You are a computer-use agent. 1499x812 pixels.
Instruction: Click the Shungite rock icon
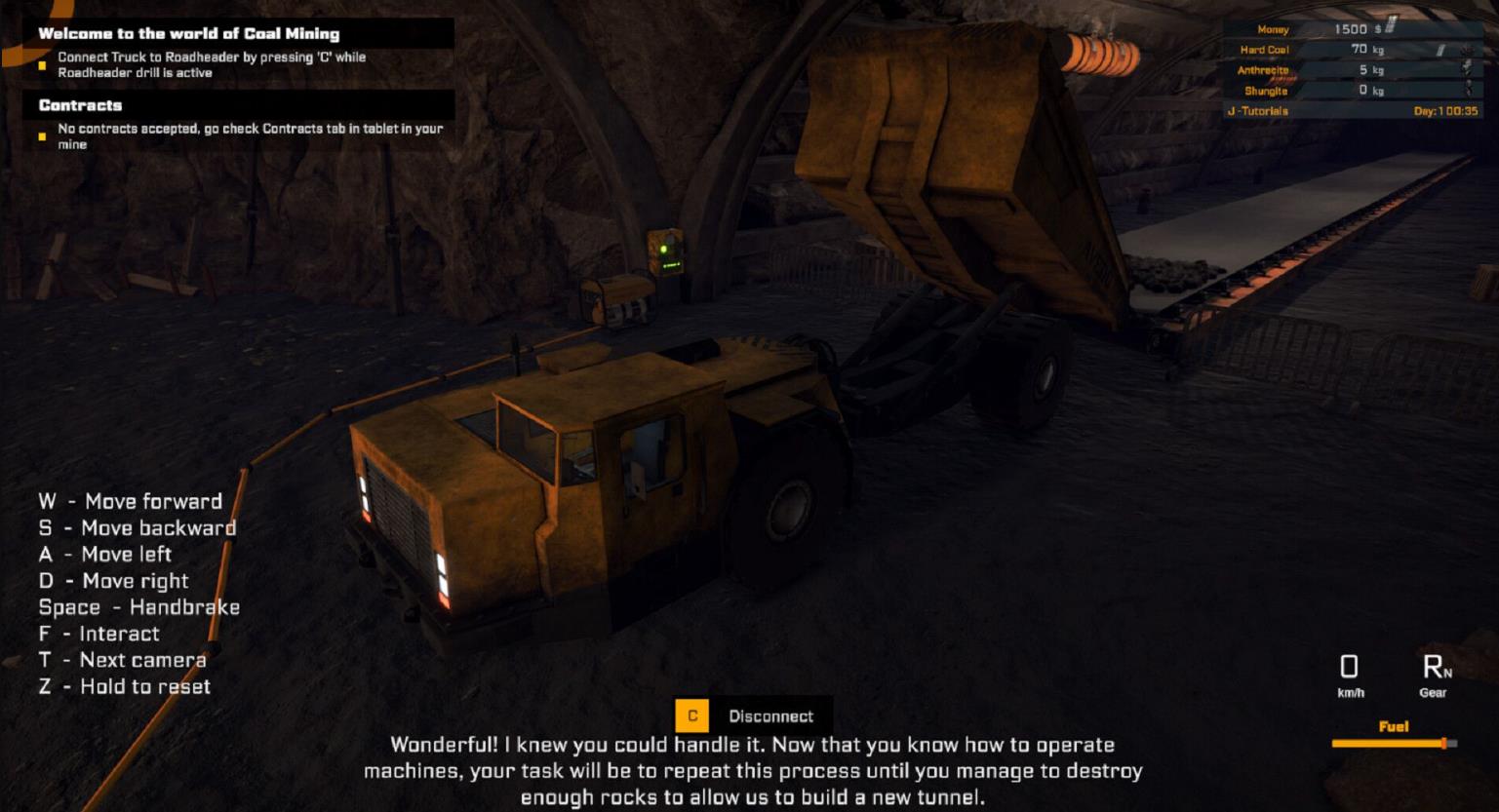coord(1467,90)
